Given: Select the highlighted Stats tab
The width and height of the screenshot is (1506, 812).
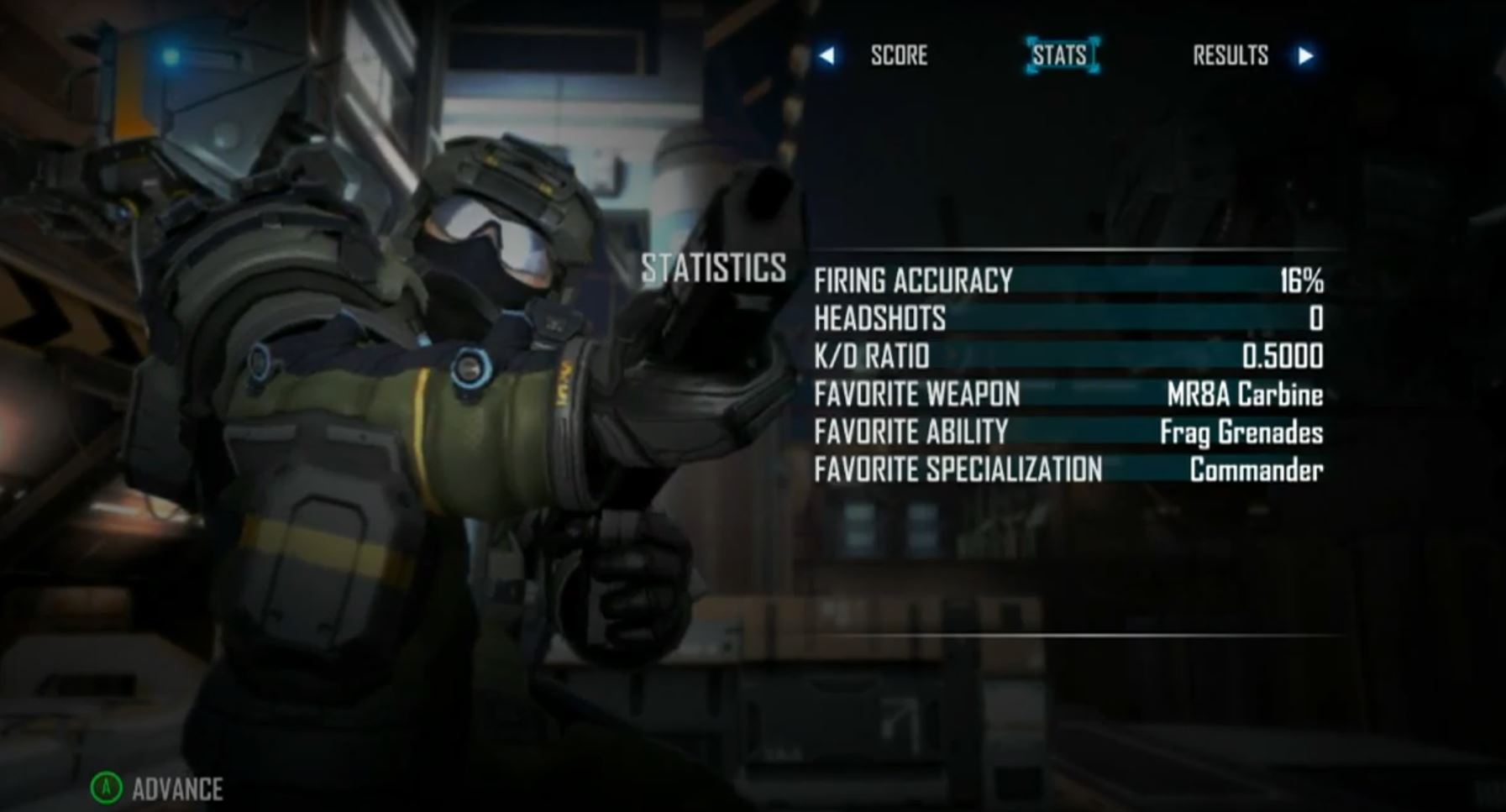Looking at the screenshot, I should [x=1061, y=55].
